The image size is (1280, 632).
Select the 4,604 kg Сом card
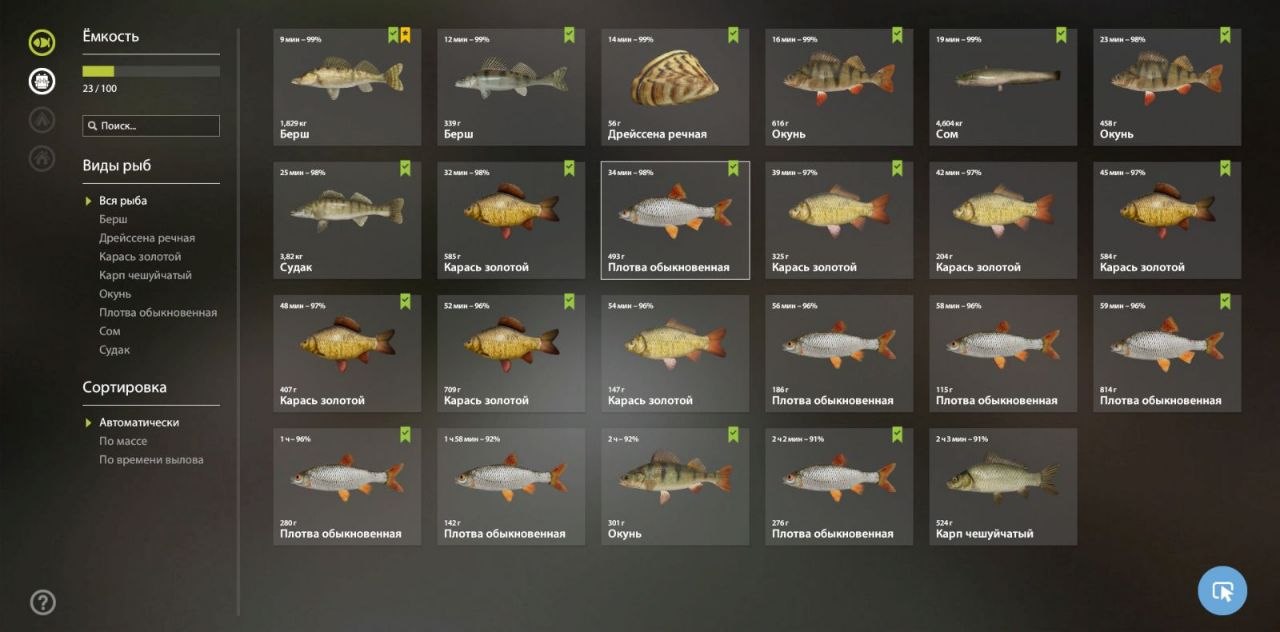(x=1003, y=87)
